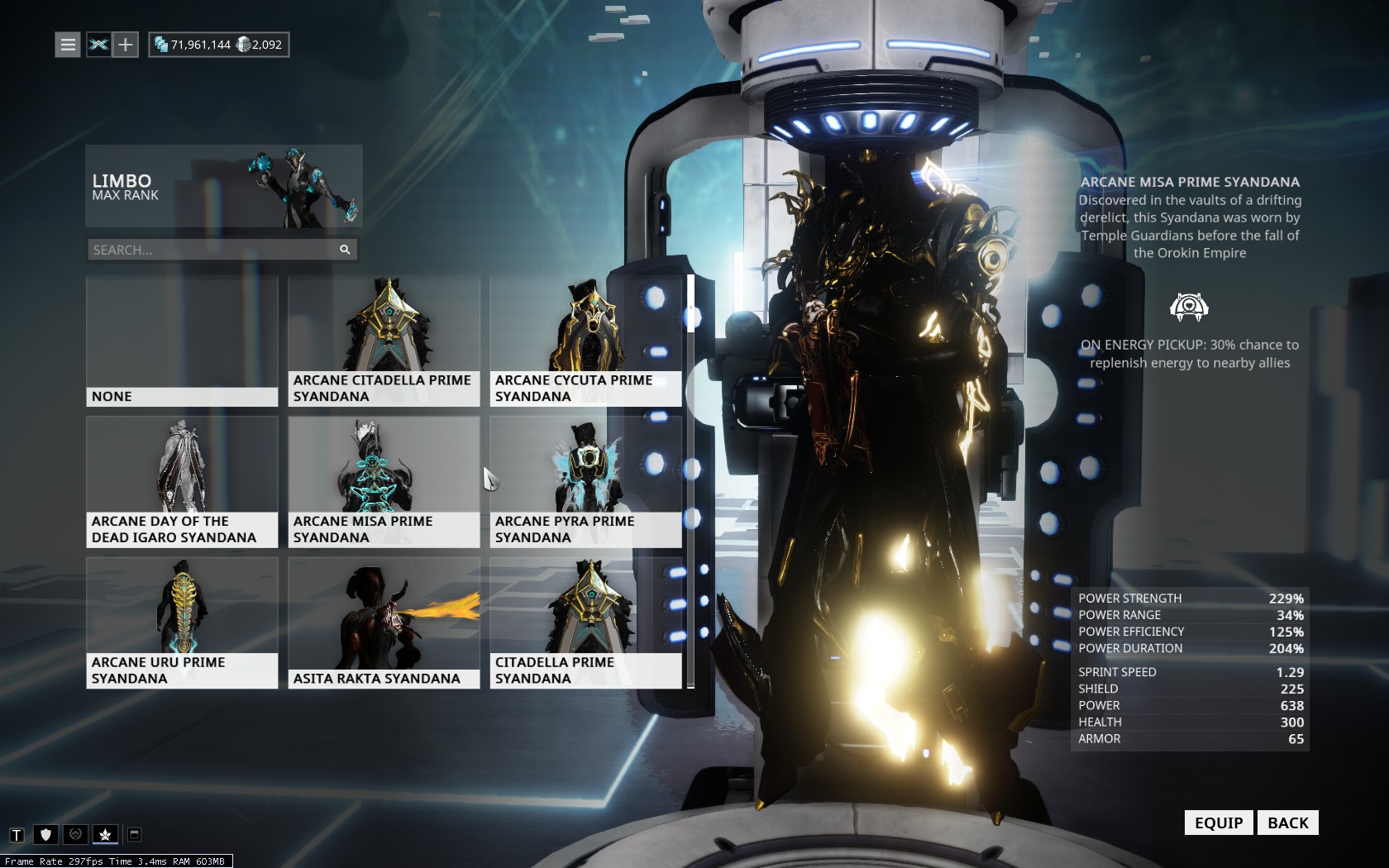Image resolution: width=1389 pixels, height=868 pixels.
Task: Click the magnifying glass search icon
Action: 345,250
